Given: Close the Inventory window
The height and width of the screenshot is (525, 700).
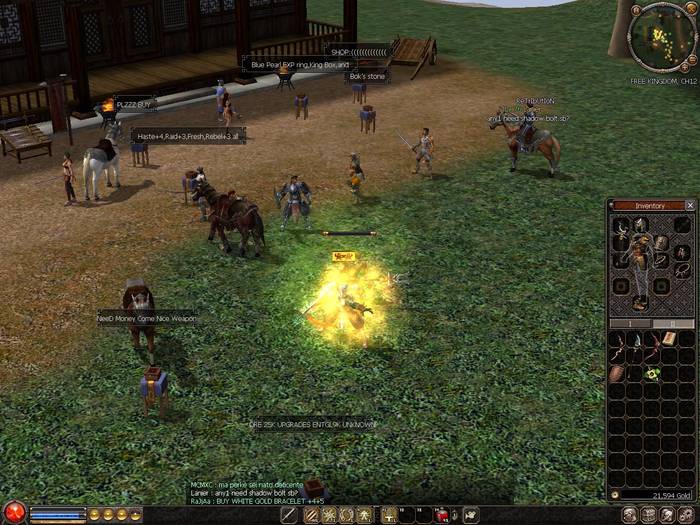Looking at the screenshot, I should (689, 205).
